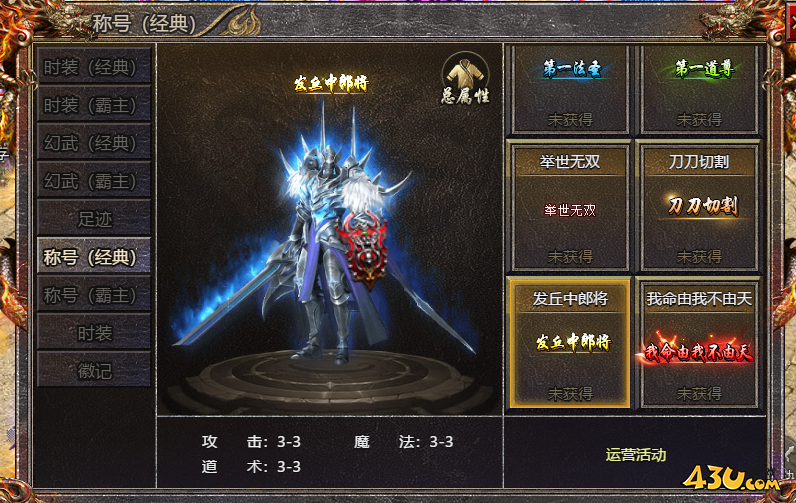Open the 足迹 tab
Image resolution: width=796 pixels, height=503 pixels.
(94, 219)
